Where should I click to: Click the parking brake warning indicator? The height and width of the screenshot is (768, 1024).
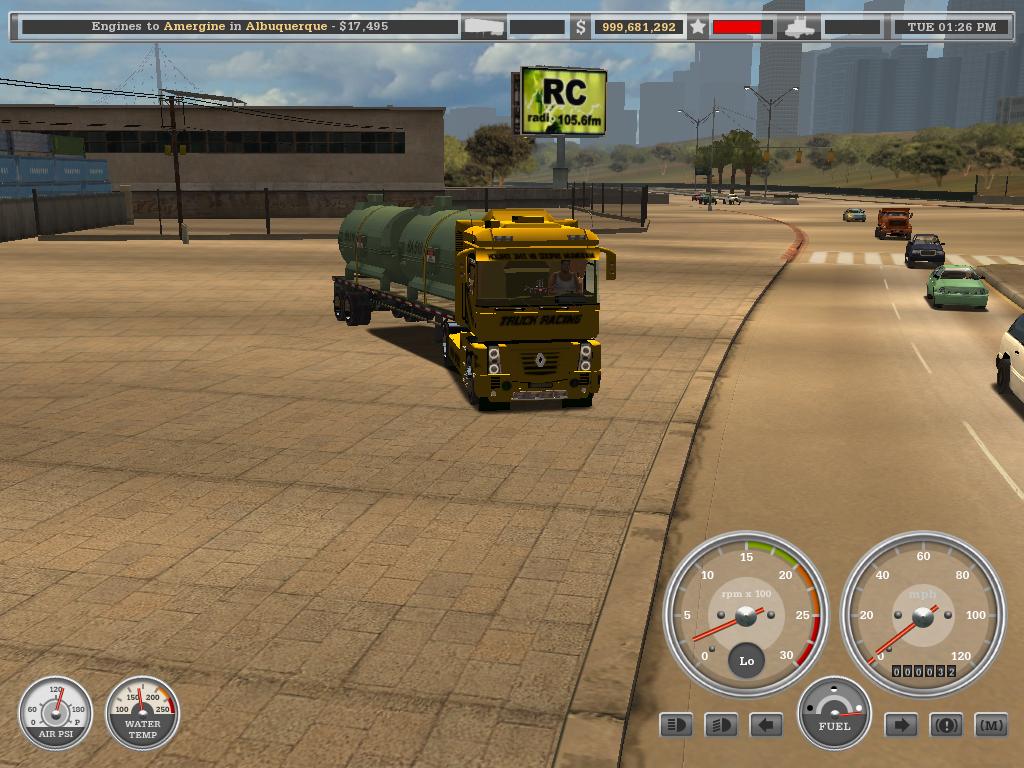[946, 725]
